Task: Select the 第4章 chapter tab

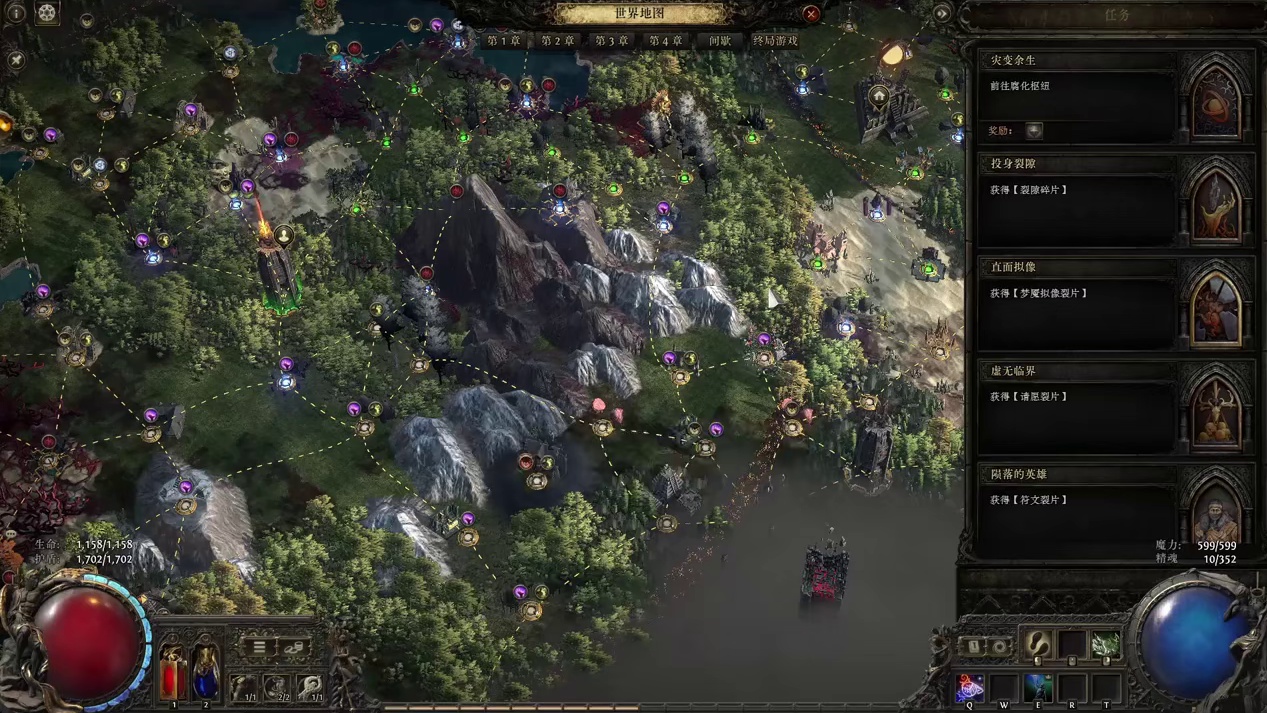Action: click(666, 41)
